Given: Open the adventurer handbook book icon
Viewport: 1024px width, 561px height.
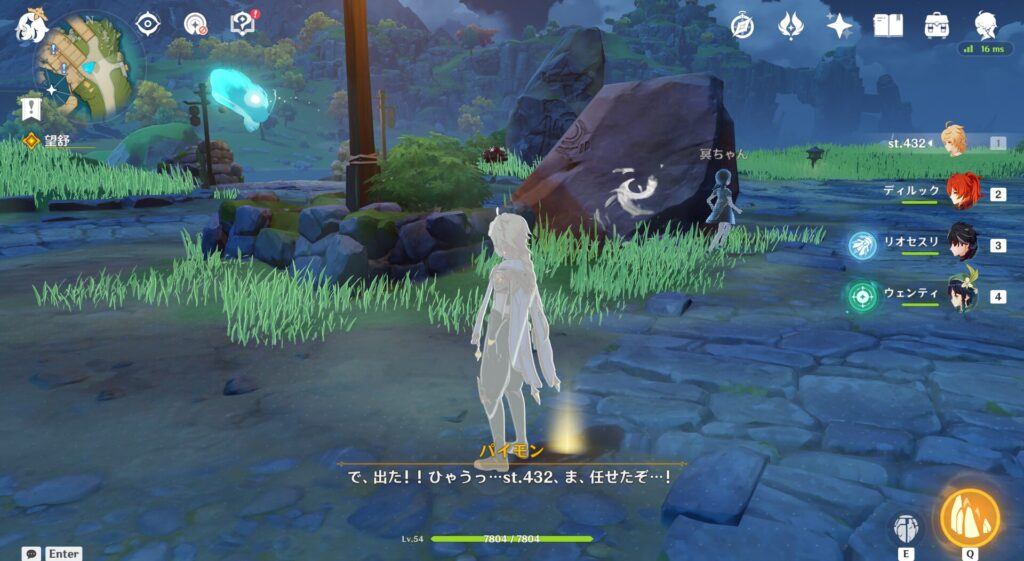Looking at the screenshot, I should (888, 26).
